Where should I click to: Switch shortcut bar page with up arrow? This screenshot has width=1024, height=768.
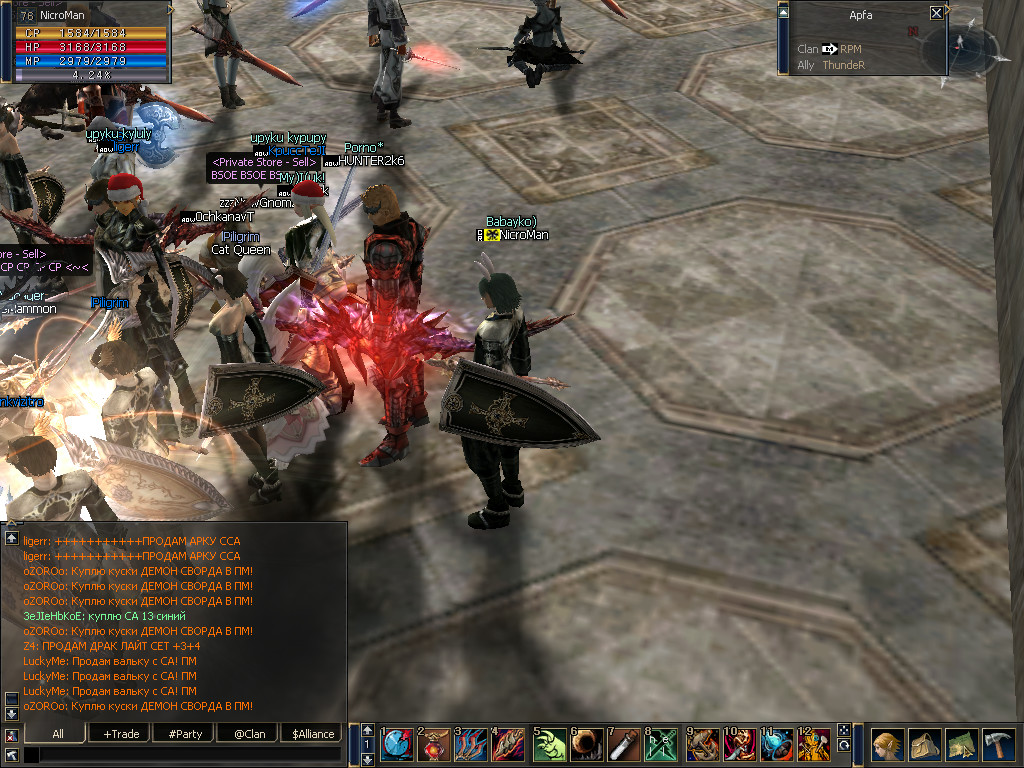367,730
